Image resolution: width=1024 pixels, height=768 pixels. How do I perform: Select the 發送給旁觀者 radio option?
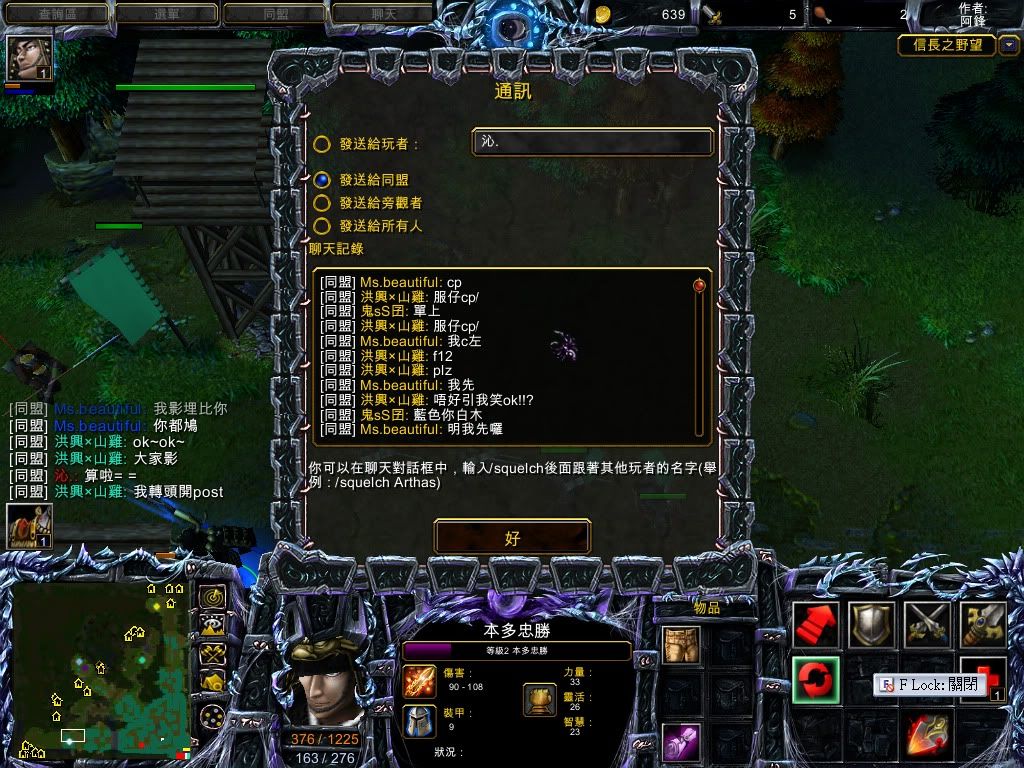pyautogui.click(x=322, y=202)
